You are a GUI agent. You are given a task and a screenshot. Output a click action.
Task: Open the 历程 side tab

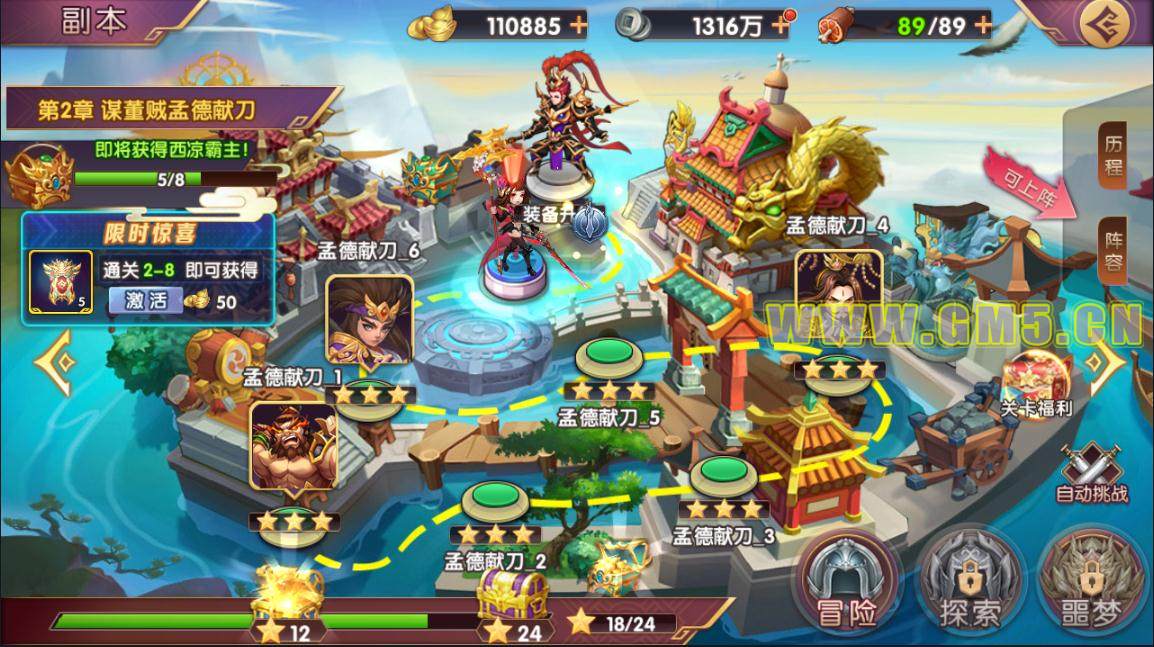click(x=1112, y=154)
